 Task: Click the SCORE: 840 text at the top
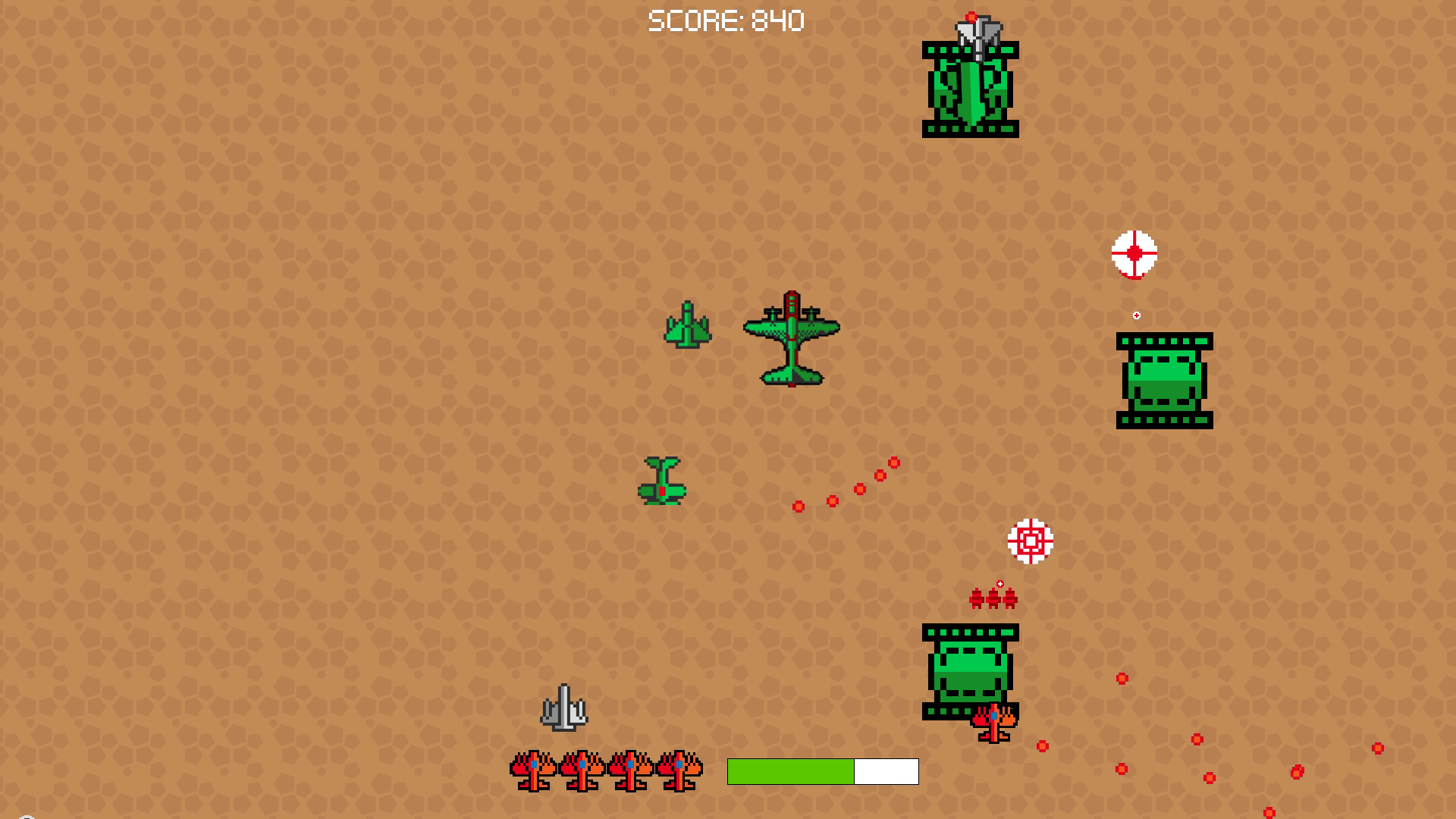click(x=726, y=21)
